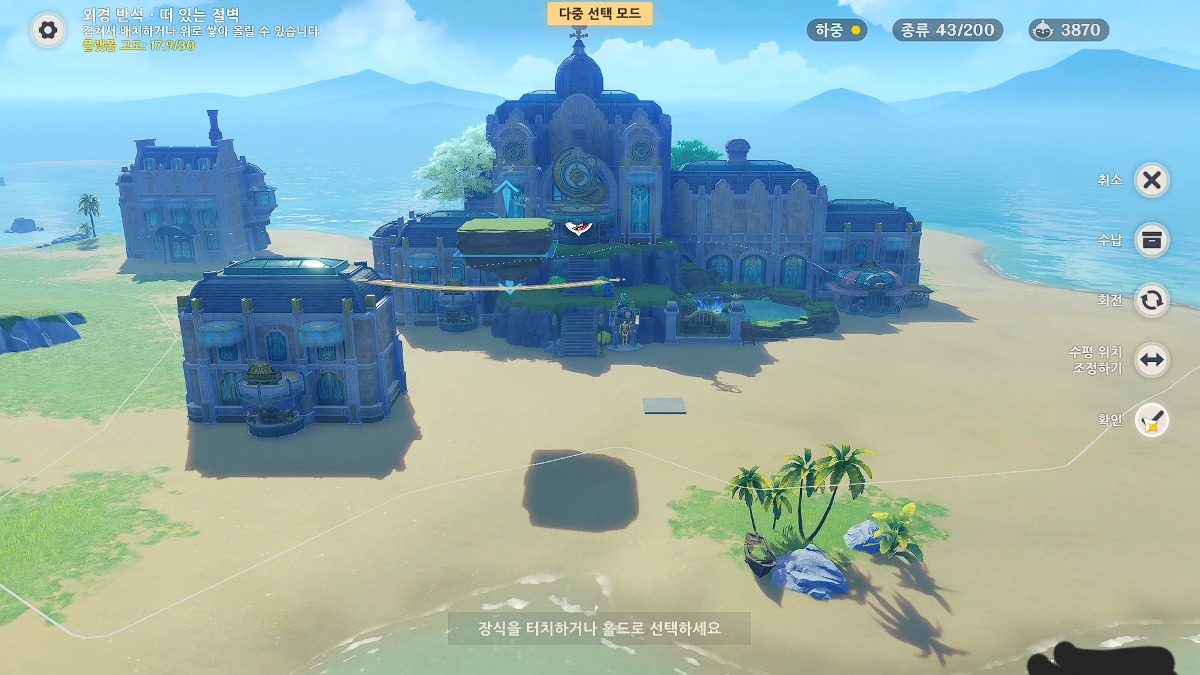This screenshot has width=1200, height=675.
Task: Store the furnishing using the 수납 button
Action: pyautogui.click(x=1152, y=240)
